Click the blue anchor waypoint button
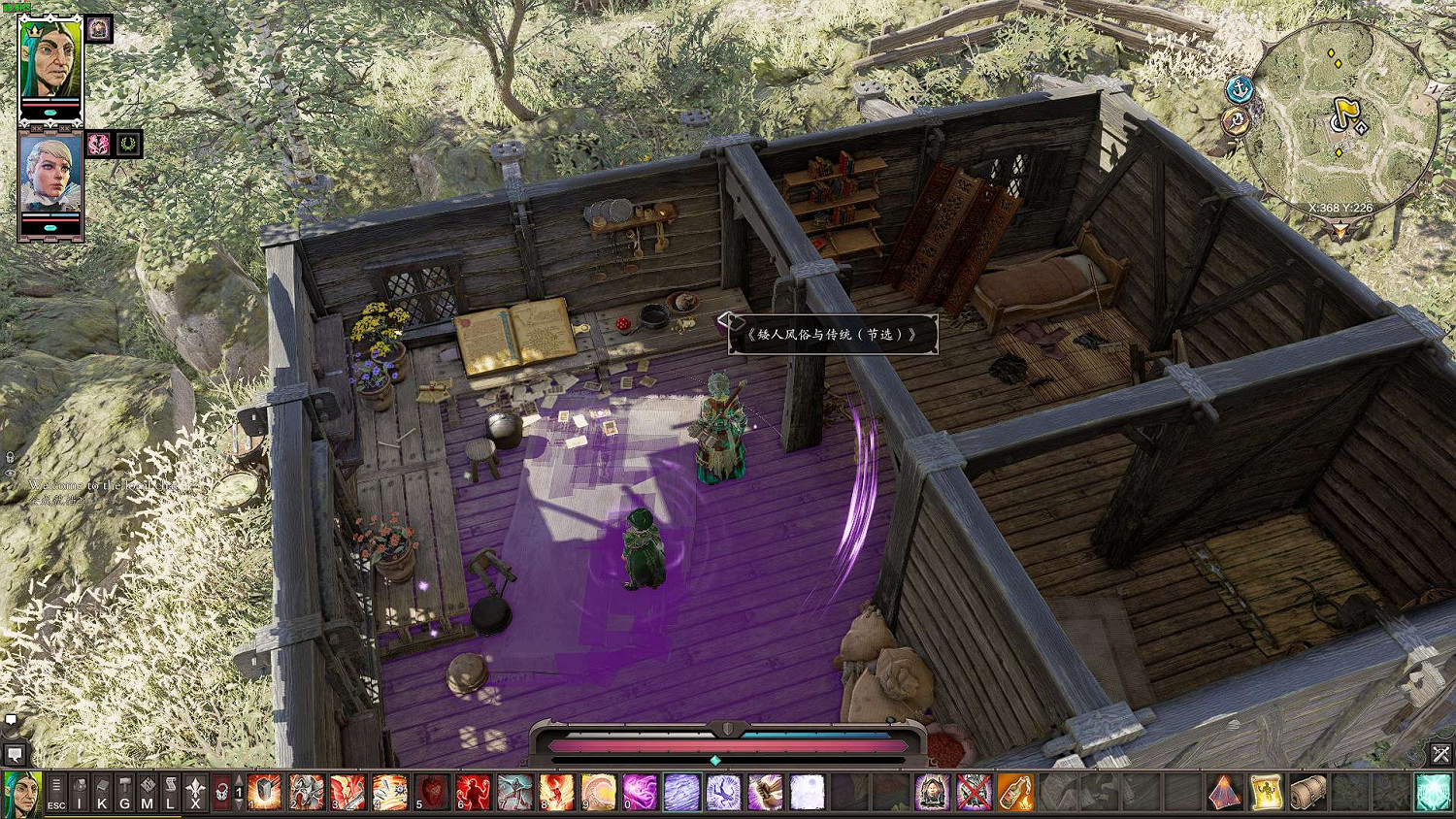This screenshot has height=819, width=1456. click(1240, 91)
